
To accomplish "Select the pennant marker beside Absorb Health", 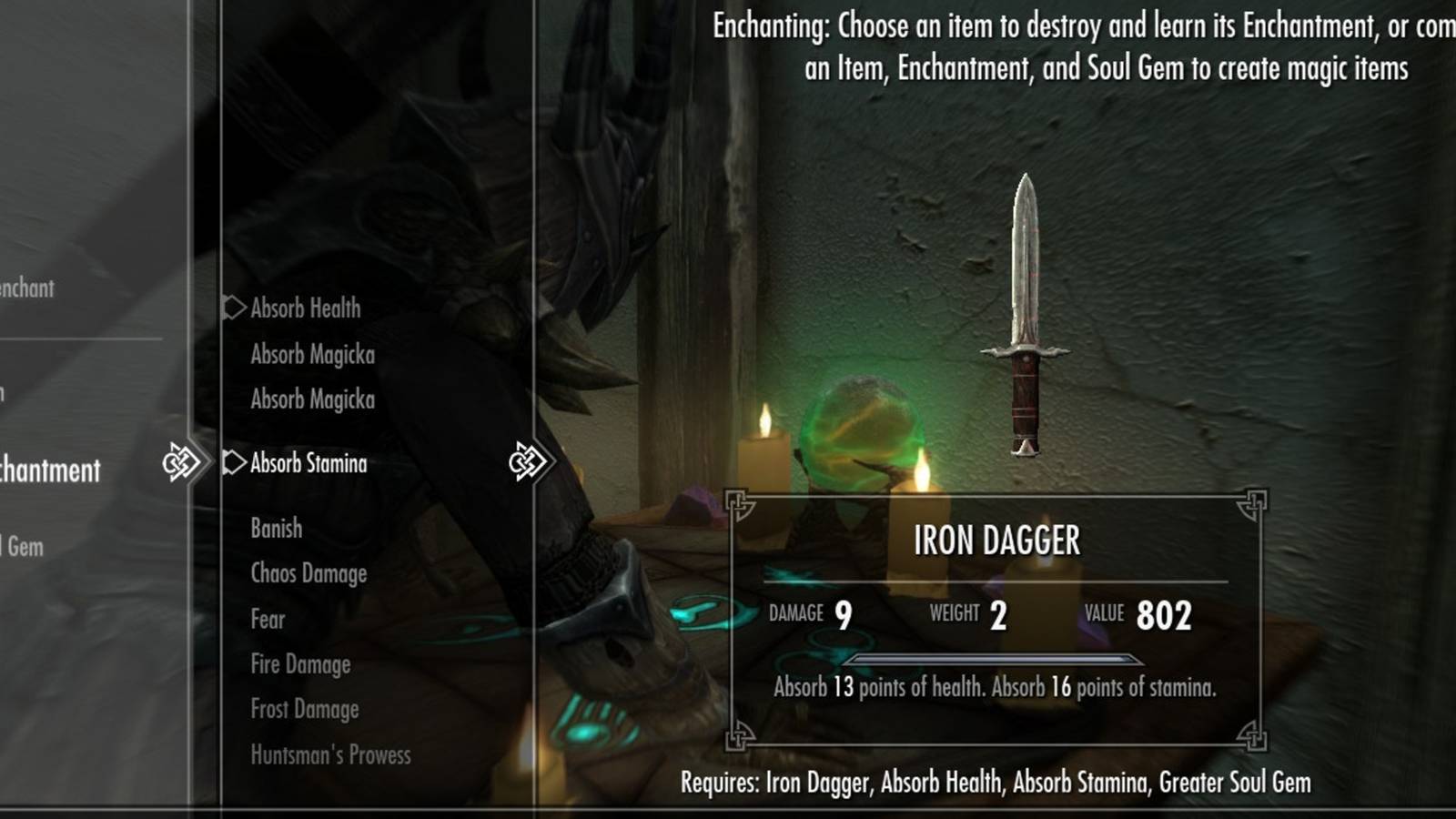I will (x=235, y=308).
